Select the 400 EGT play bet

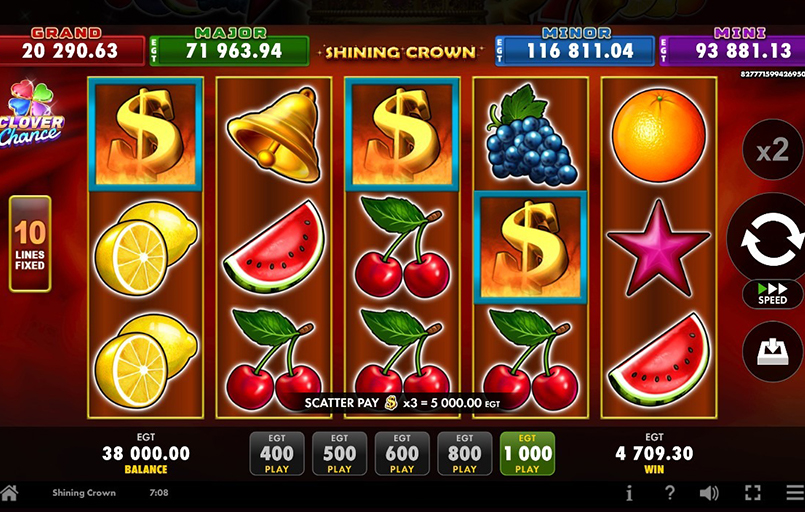(x=276, y=453)
